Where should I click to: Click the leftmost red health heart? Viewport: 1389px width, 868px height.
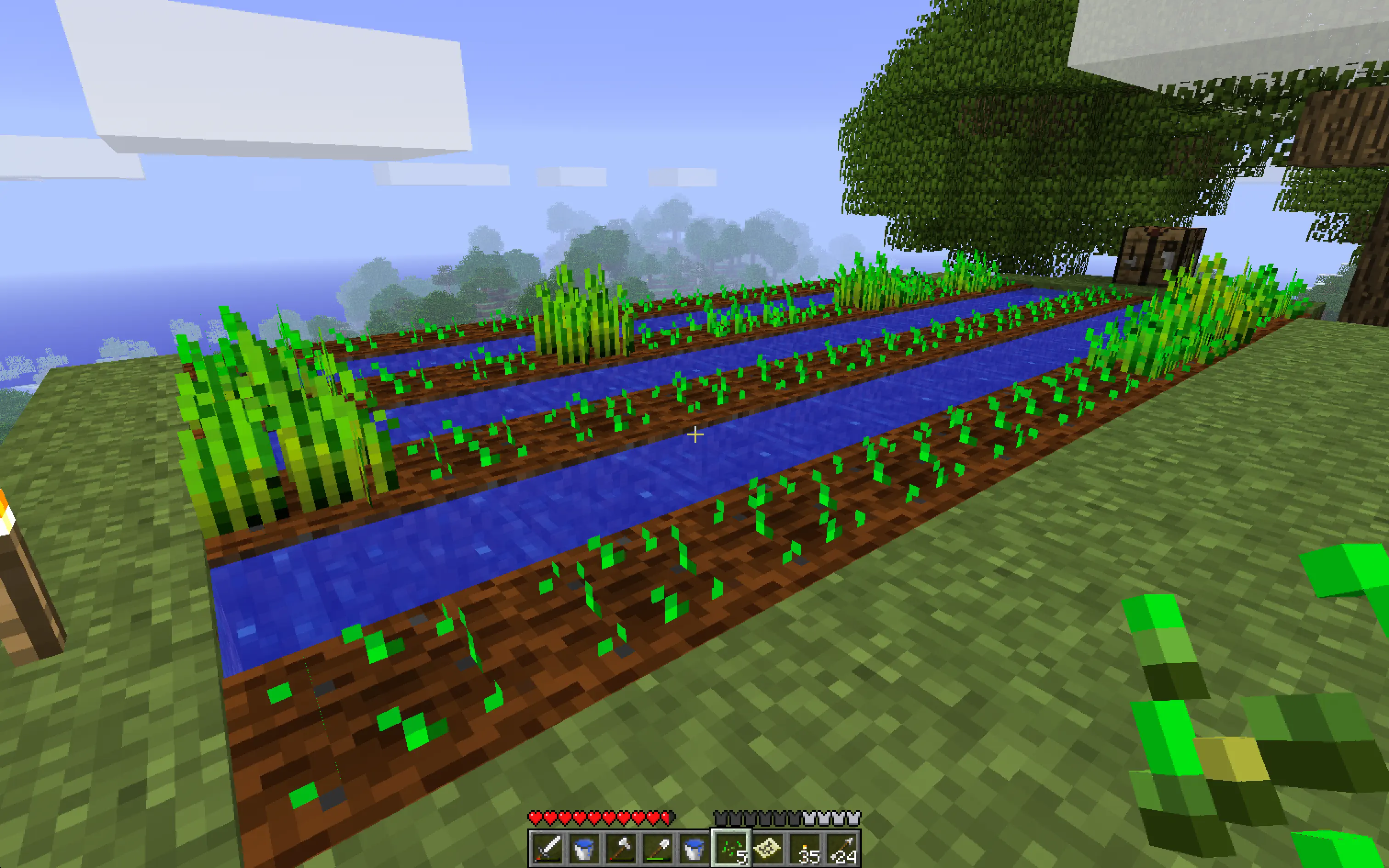pyautogui.click(x=536, y=818)
